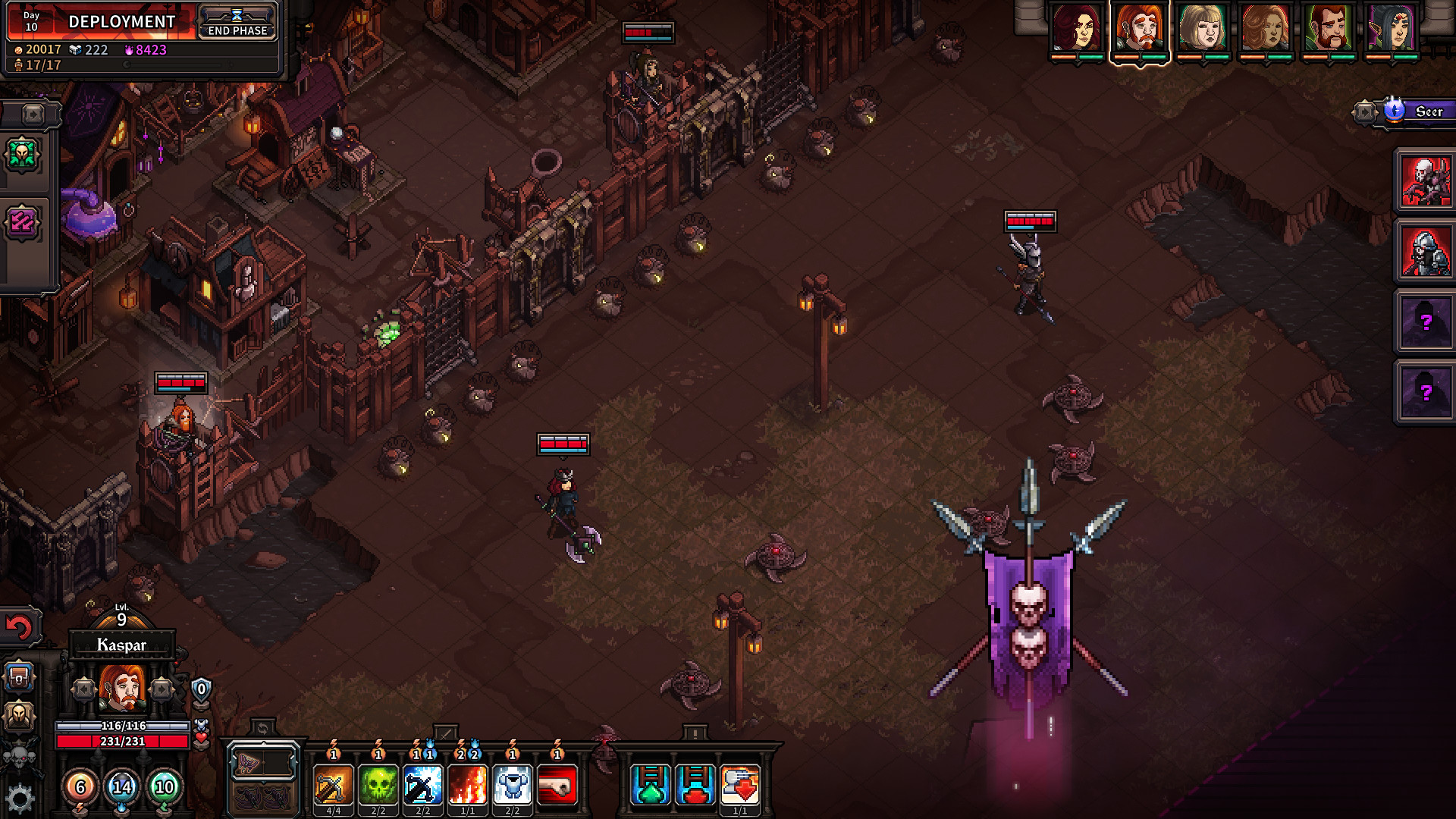The width and height of the screenshot is (1456, 819).
Task: Switch to the next hero arrow
Action: [x=162, y=689]
